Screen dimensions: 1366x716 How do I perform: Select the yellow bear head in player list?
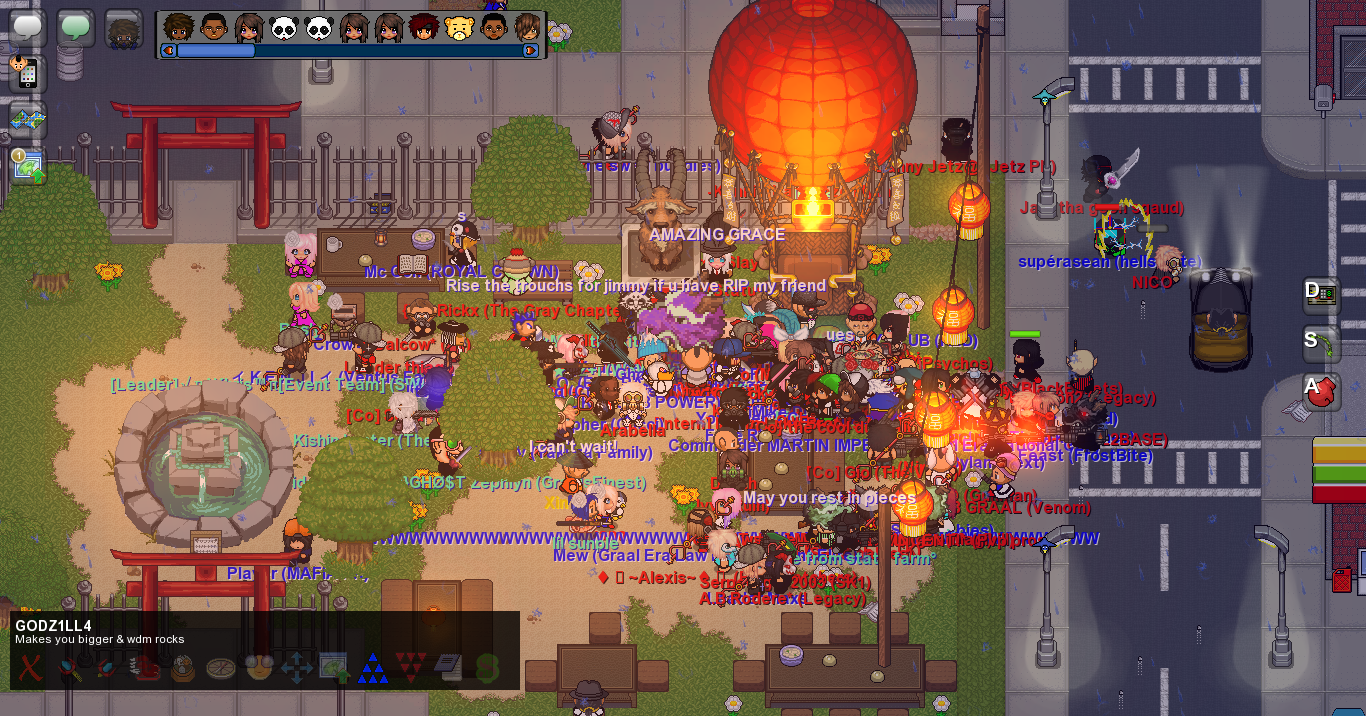(458, 28)
